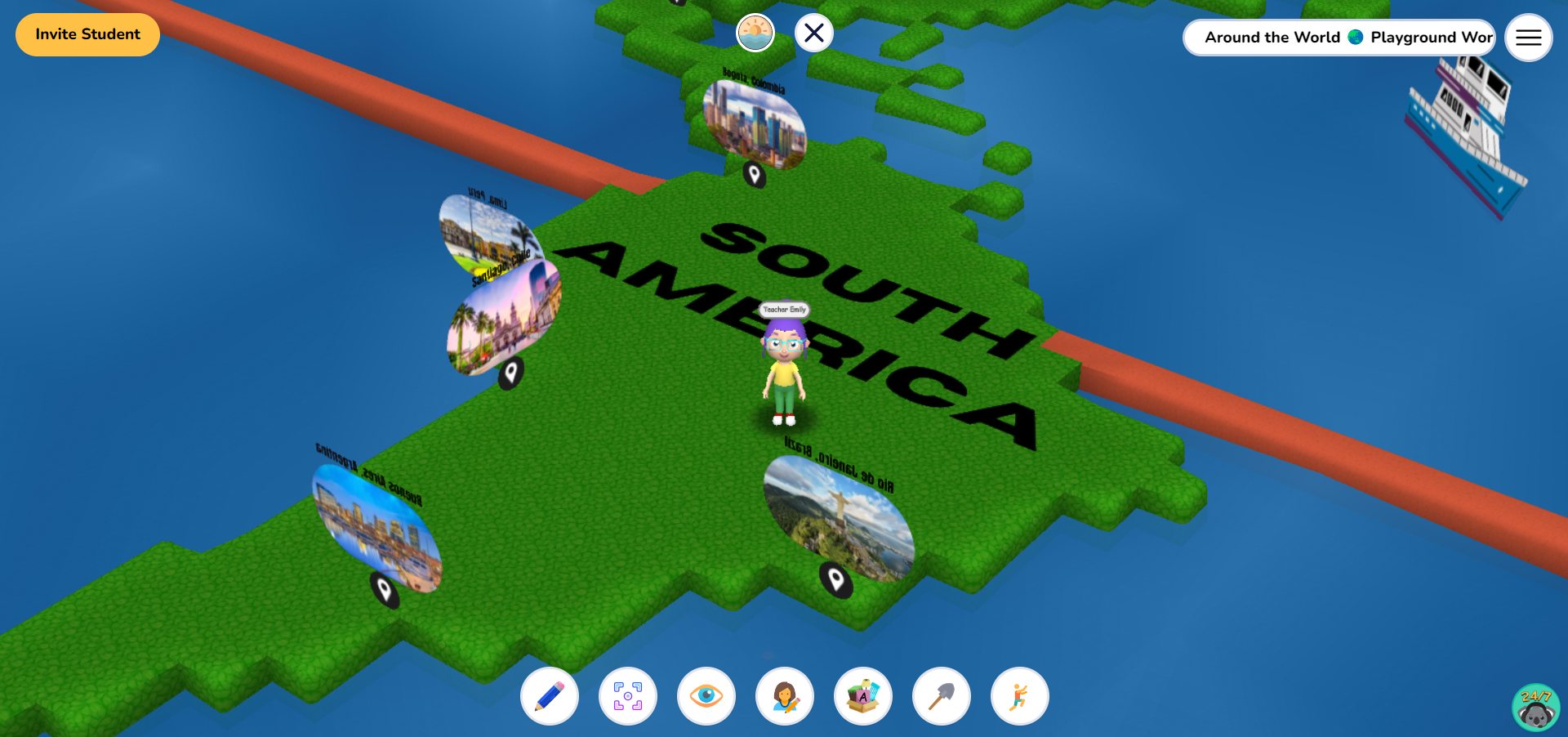
Task: Click the Teacher Emily name tag
Action: pos(783,309)
